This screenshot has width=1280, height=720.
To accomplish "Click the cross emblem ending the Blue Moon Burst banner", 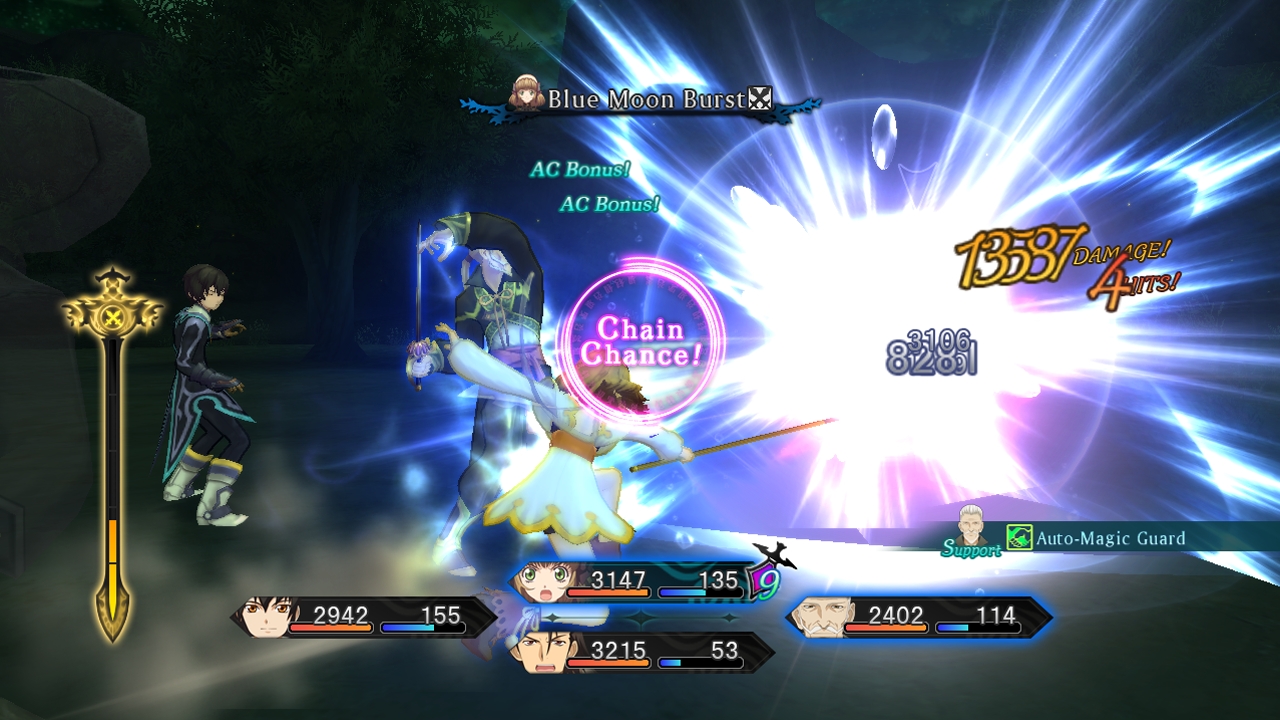I will 762,99.
